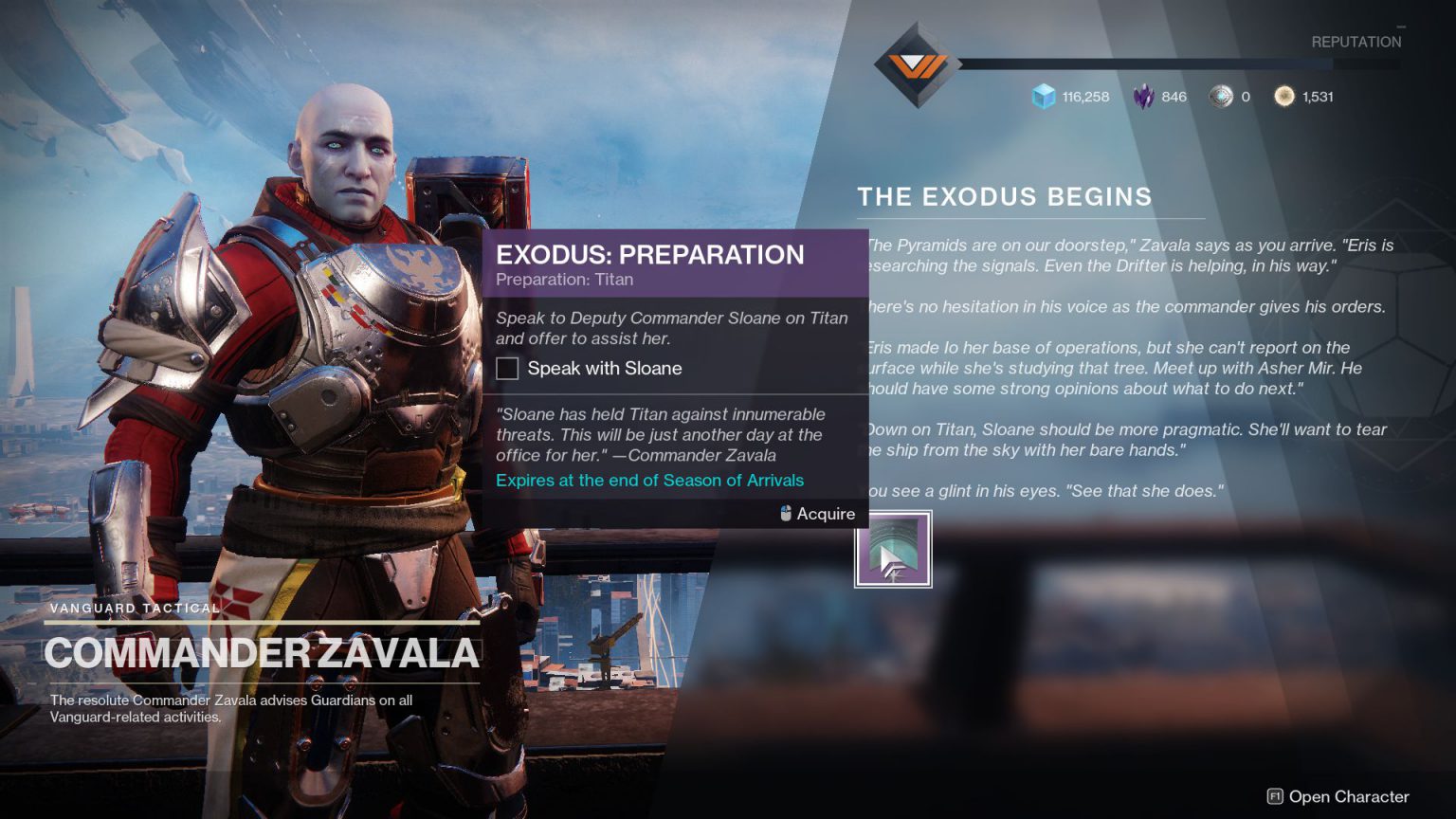The image size is (1456, 819).
Task: Click THE EXODUS BEGINS lore heading
Action: pos(1003,196)
